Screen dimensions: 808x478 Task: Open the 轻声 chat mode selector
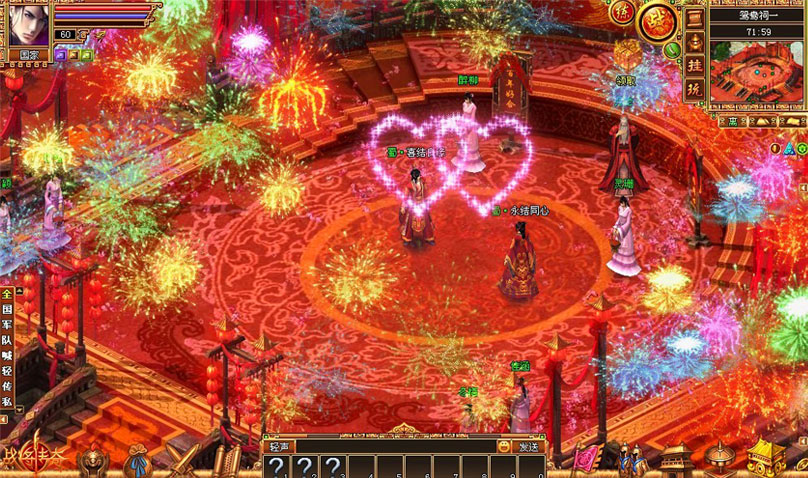click(280, 447)
